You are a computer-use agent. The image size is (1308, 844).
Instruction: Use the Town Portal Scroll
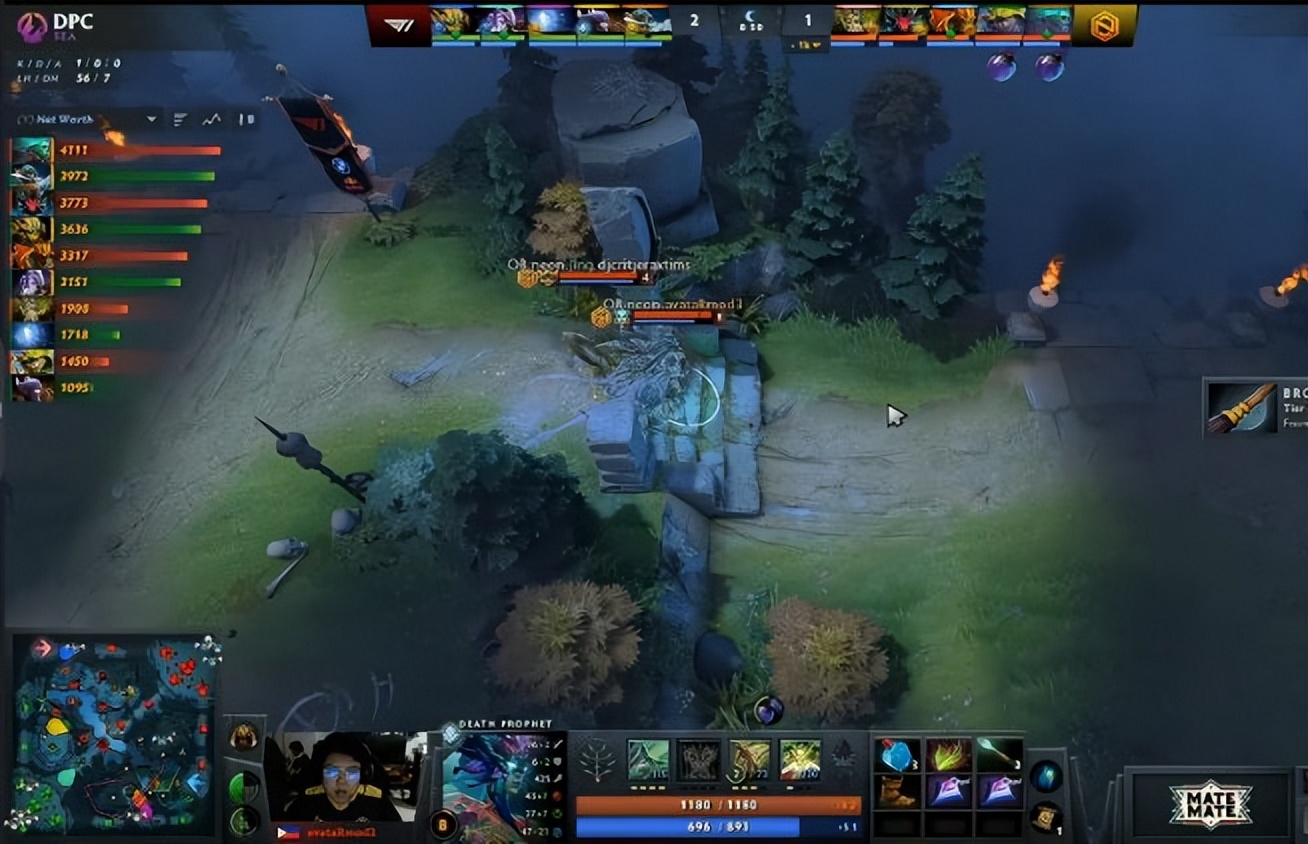[1045, 815]
